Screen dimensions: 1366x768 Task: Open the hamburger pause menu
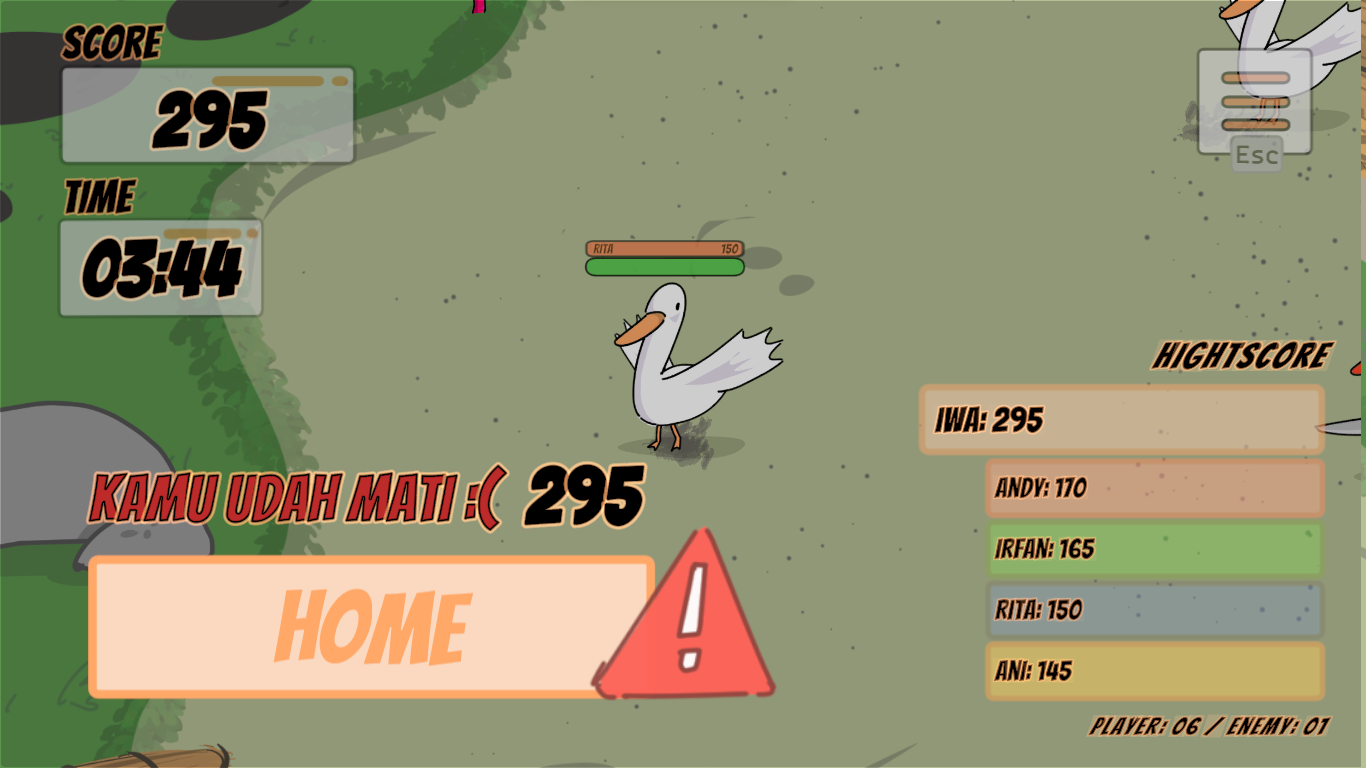tap(1255, 101)
